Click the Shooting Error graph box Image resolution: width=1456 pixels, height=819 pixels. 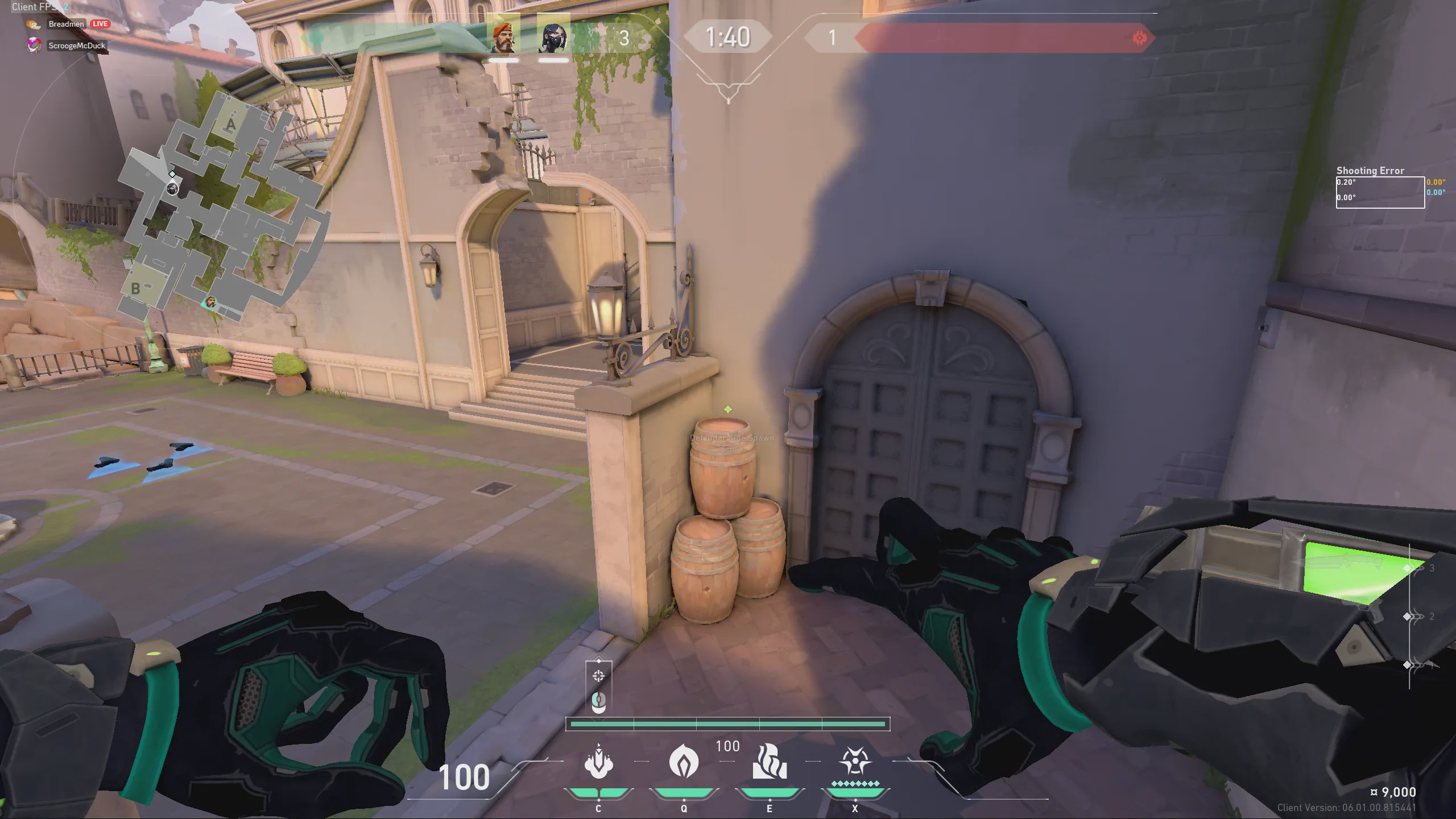tap(1380, 192)
